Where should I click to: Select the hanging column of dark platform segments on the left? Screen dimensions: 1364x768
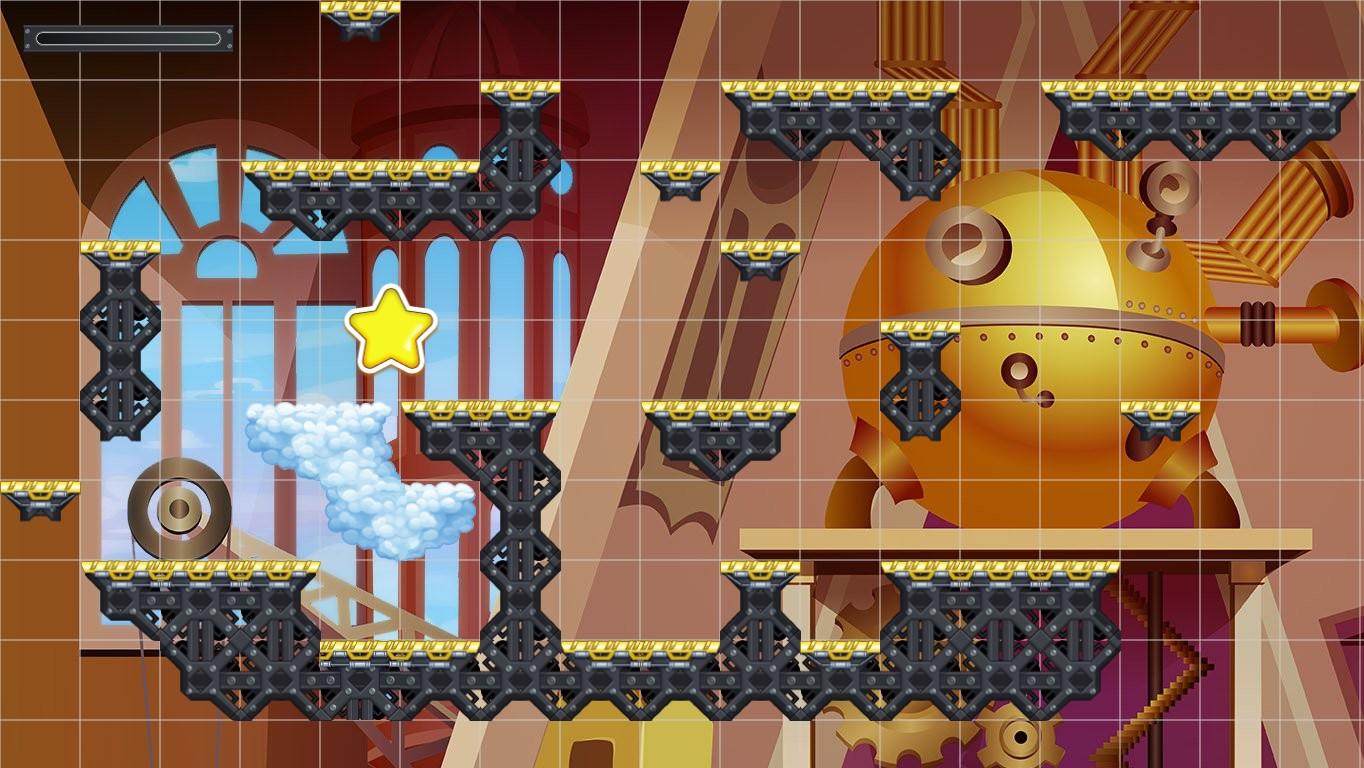(x=120, y=340)
